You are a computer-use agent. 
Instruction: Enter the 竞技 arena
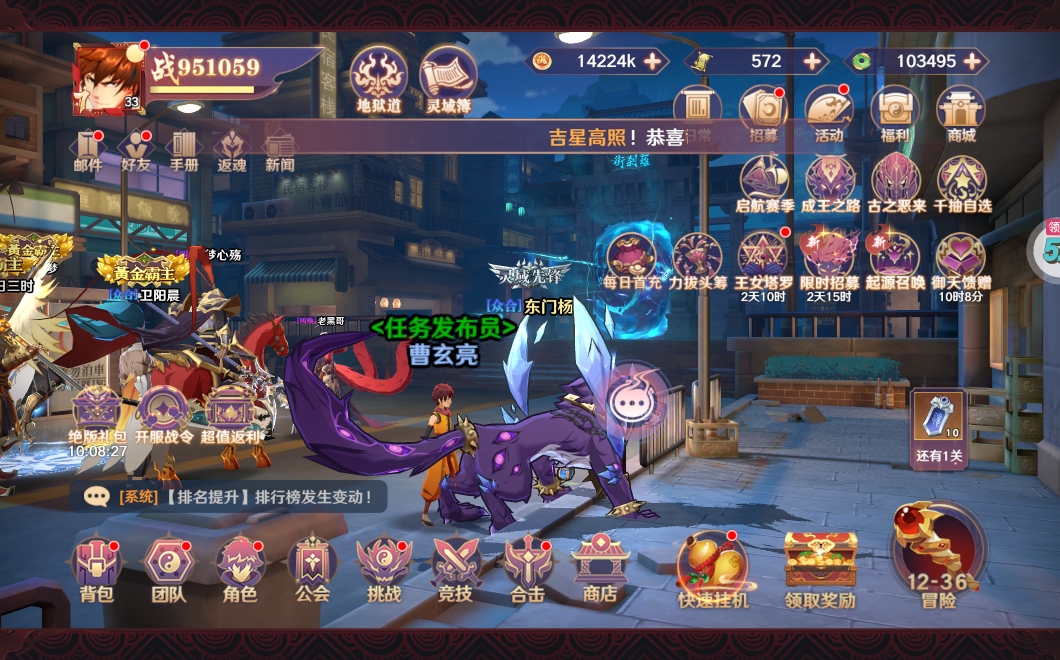(x=456, y=568)
